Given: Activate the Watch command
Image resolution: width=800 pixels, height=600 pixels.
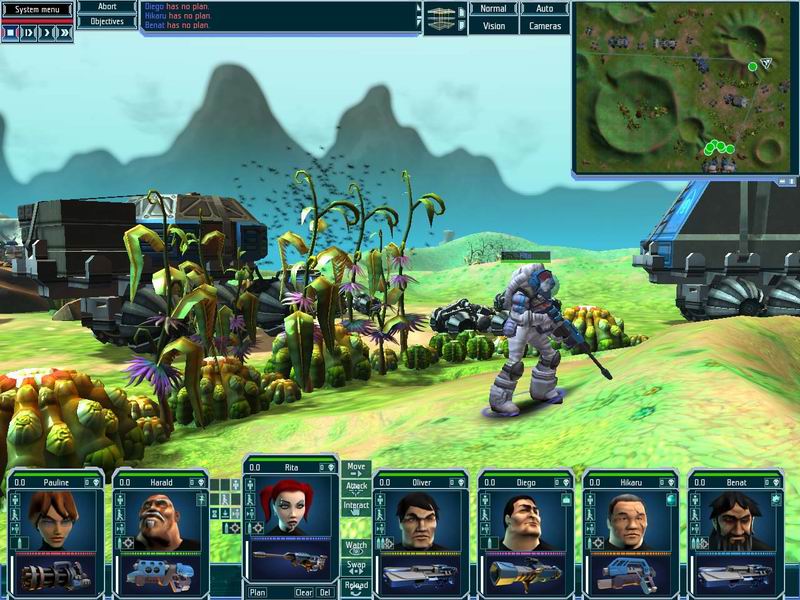Looking at the screenshot, I should pyautogui.click(x=356, y=548).
